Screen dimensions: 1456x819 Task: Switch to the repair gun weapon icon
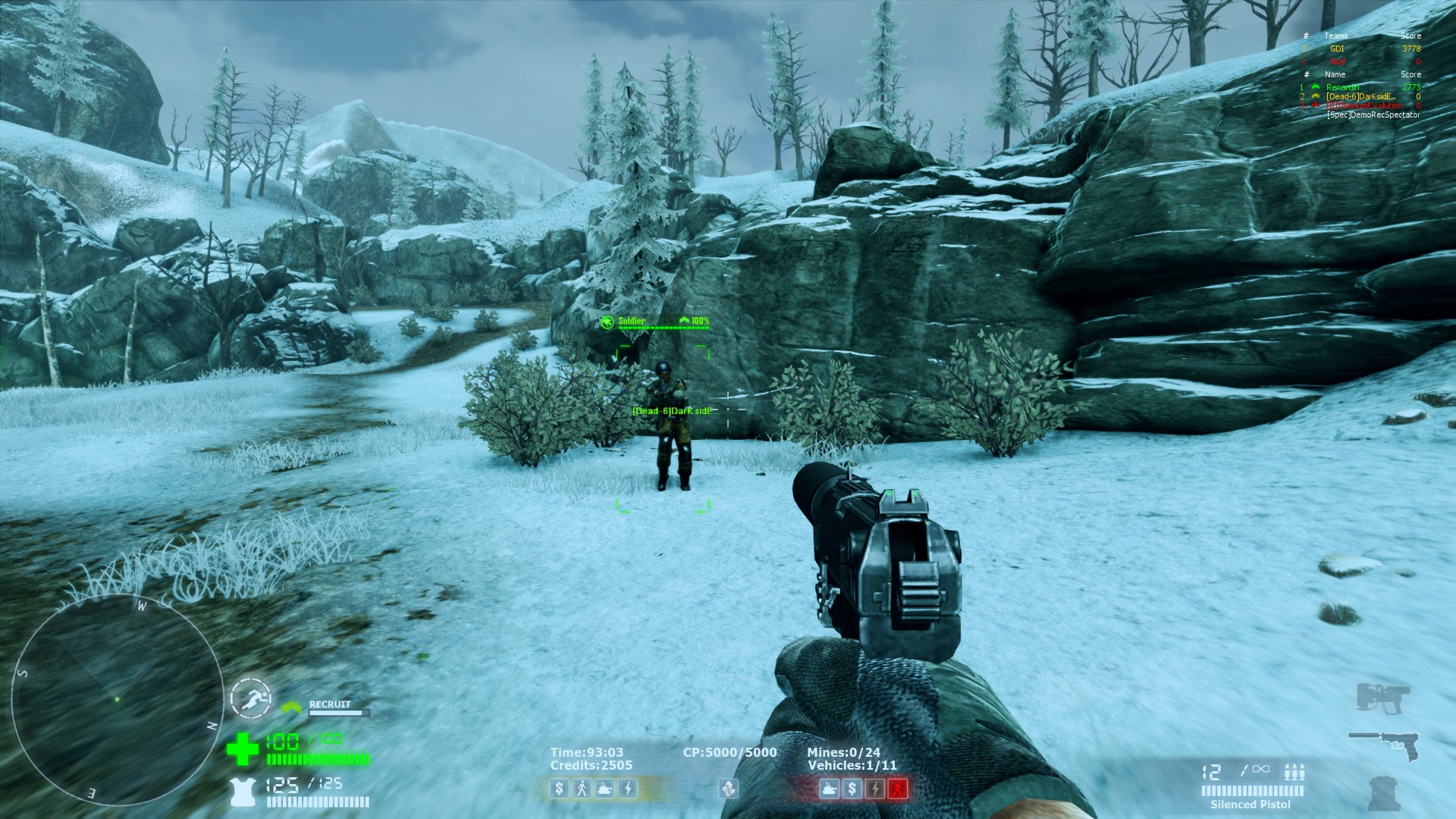point(1382,697)
